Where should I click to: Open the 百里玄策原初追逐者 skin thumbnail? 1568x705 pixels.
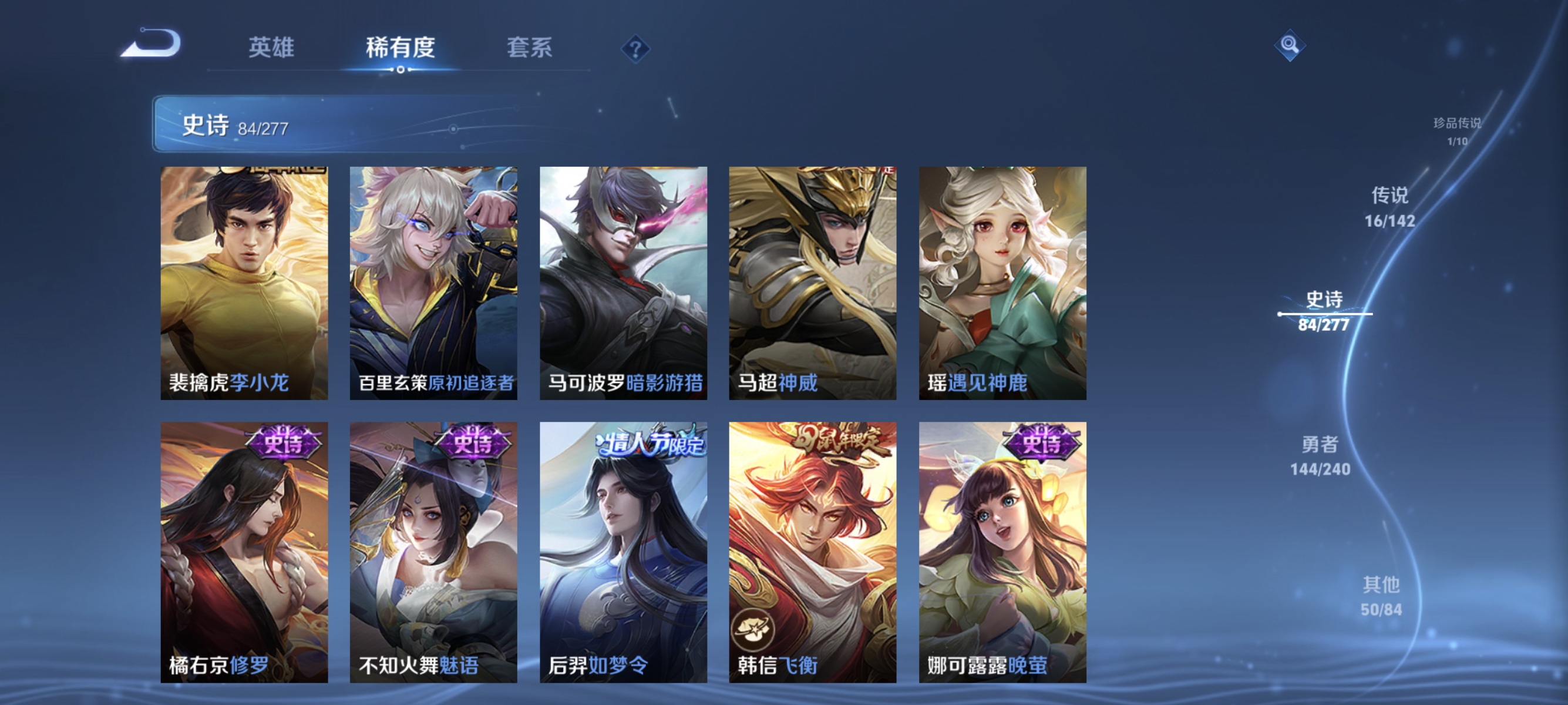433,280
